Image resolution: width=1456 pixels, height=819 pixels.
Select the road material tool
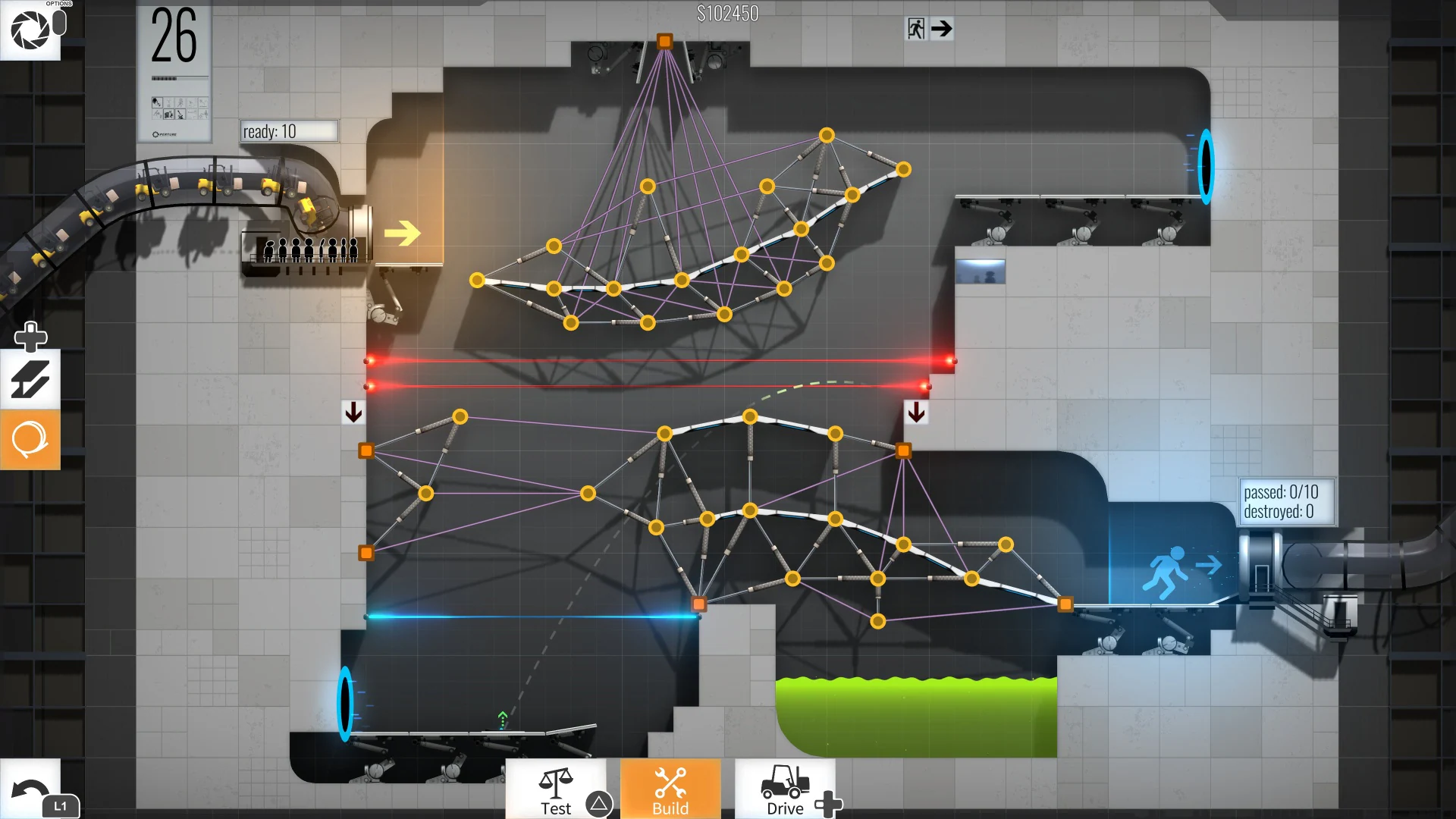(x=30, y=378)
